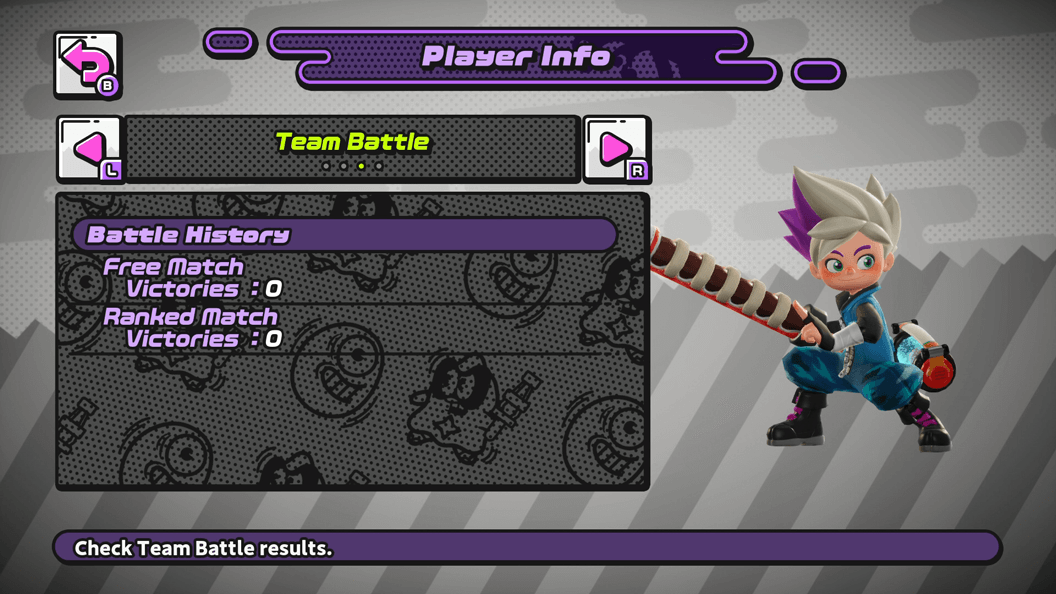The width and height of the screenshot is (1056, 594).
Task: Advance to the next player info page
Action: [616, 149]
